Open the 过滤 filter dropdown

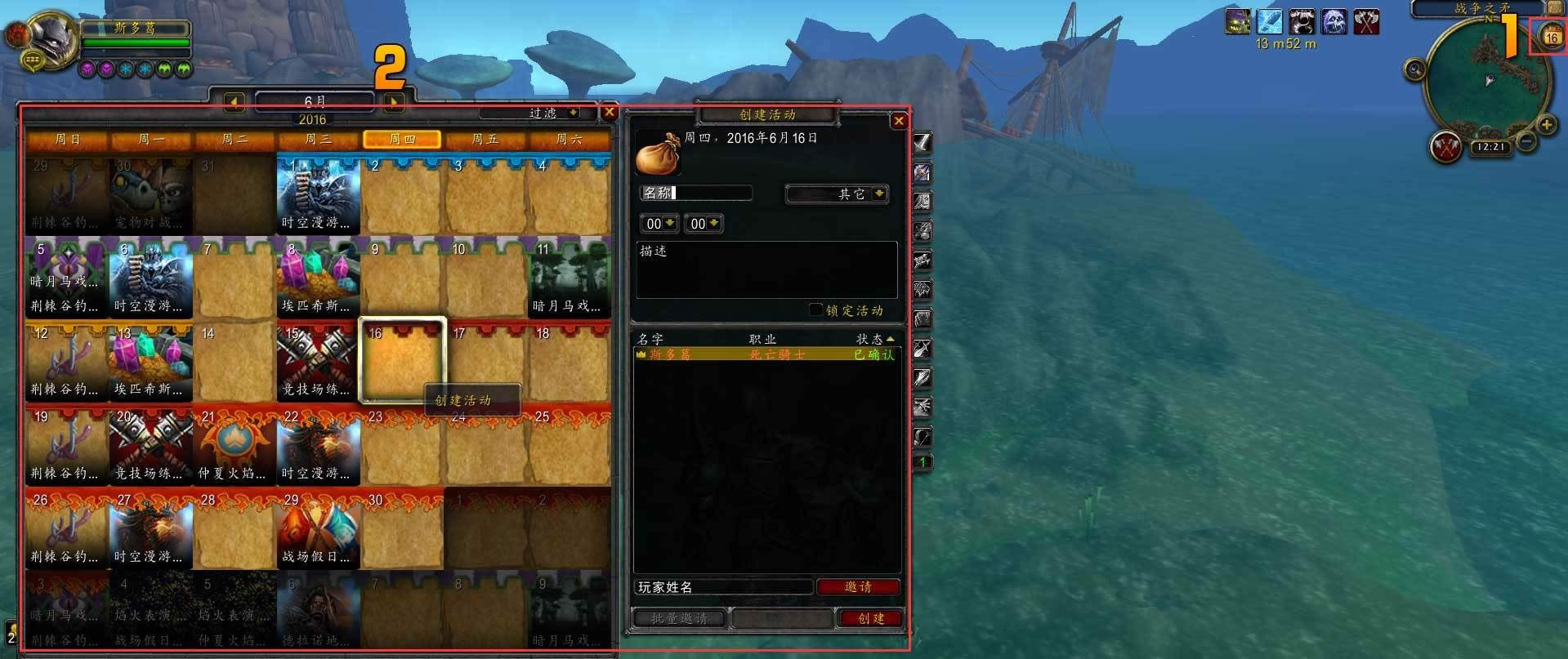tap(546, 113)
